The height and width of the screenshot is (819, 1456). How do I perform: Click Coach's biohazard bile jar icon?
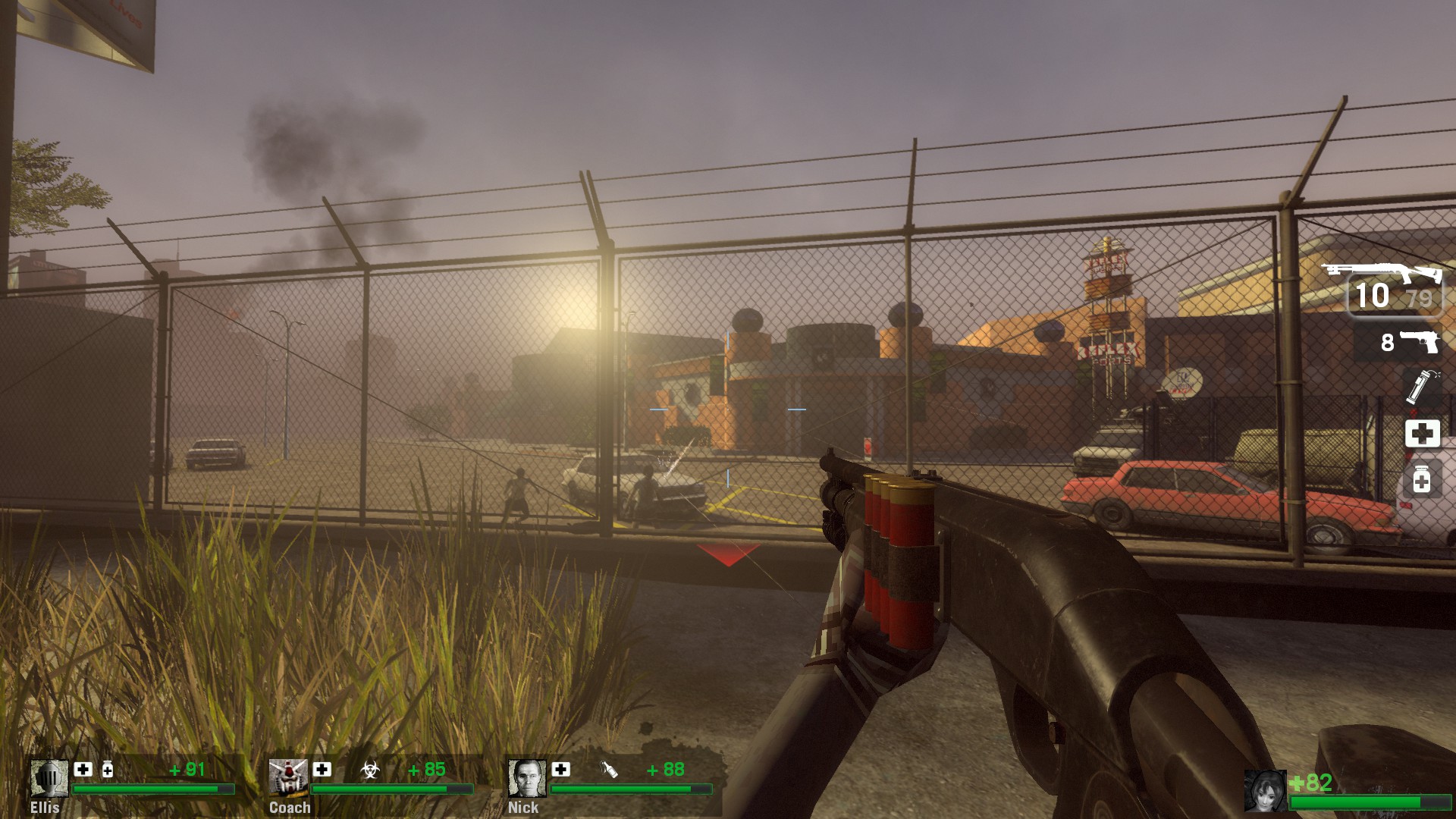(x=369, y=770)
